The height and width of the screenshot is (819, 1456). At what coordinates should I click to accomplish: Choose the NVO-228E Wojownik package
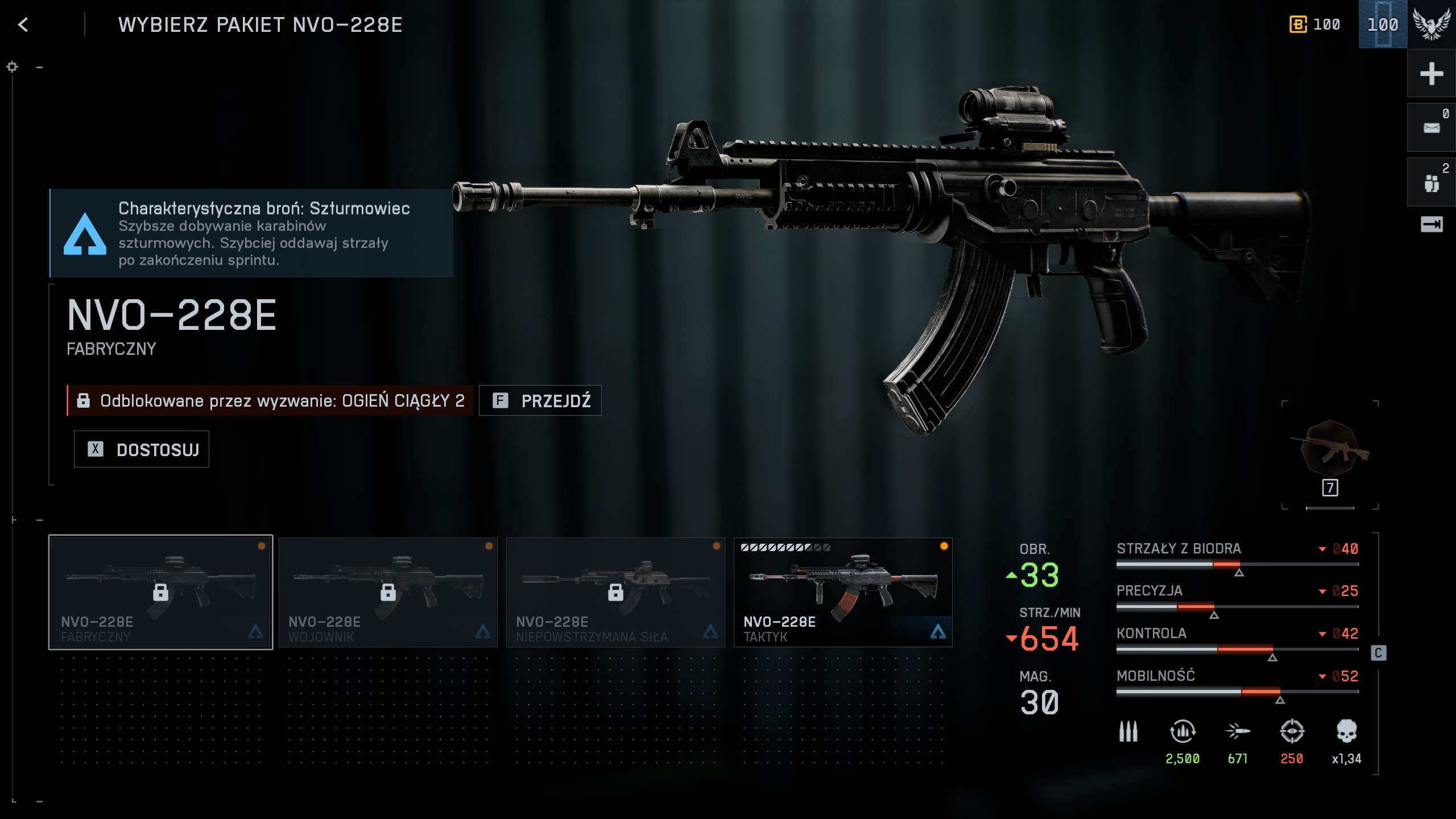point(388,591)
